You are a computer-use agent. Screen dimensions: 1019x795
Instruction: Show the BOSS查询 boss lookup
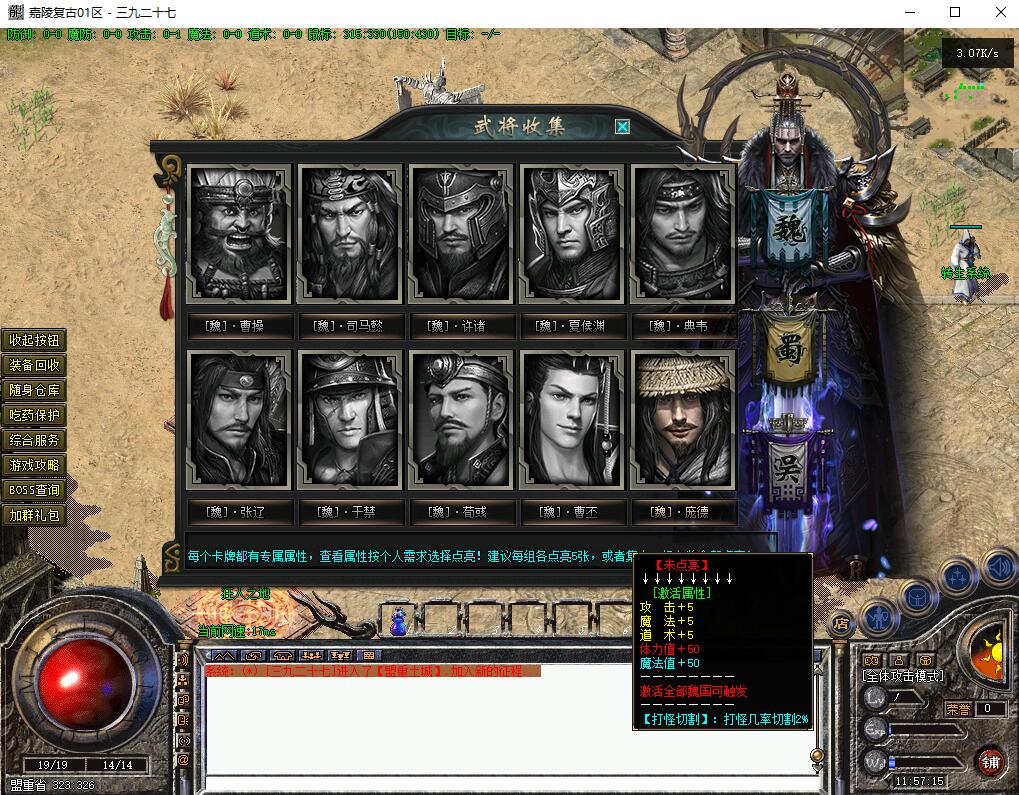(35, 490)
